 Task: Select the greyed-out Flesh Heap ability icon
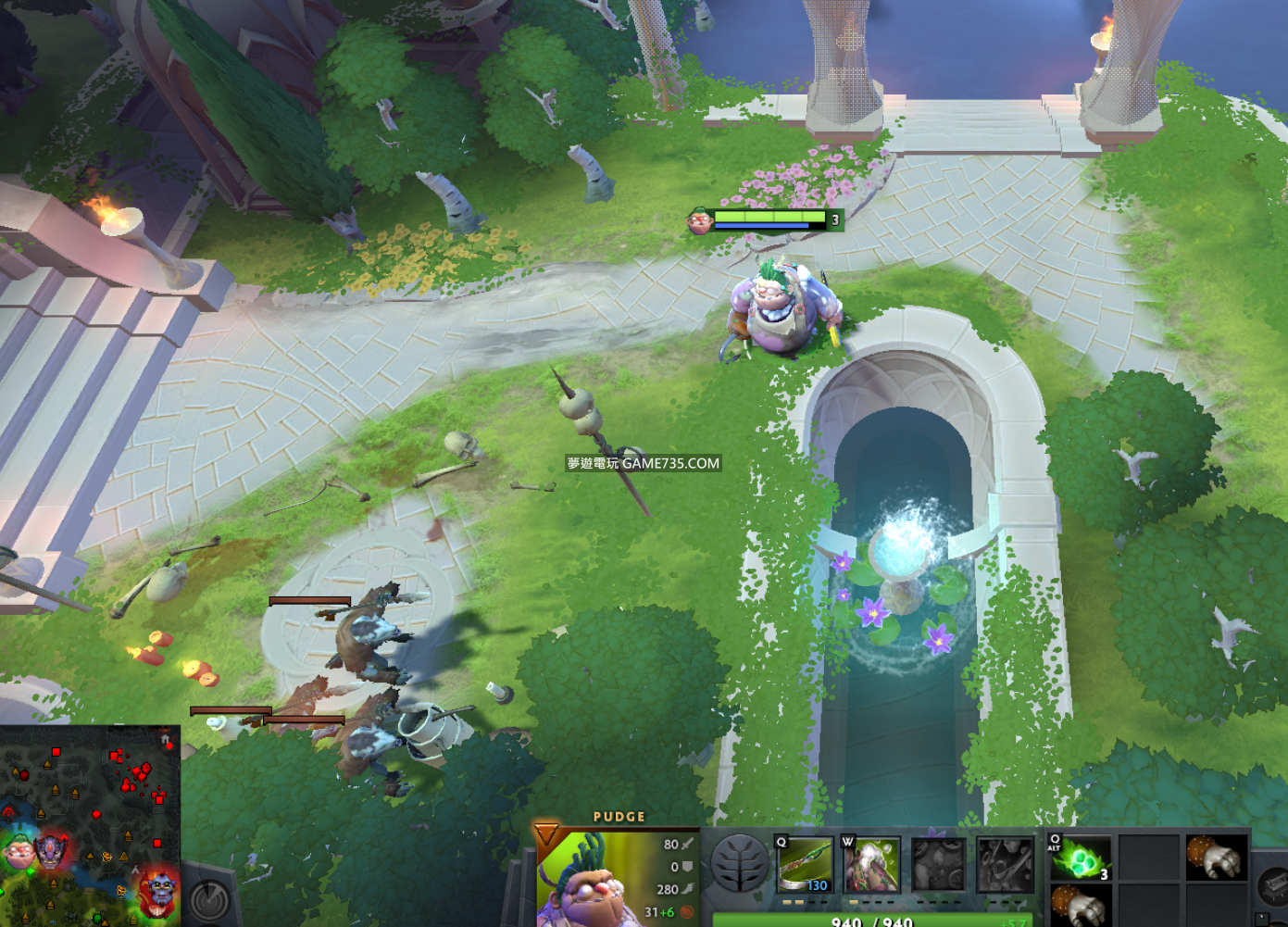(x=937, y=865)
